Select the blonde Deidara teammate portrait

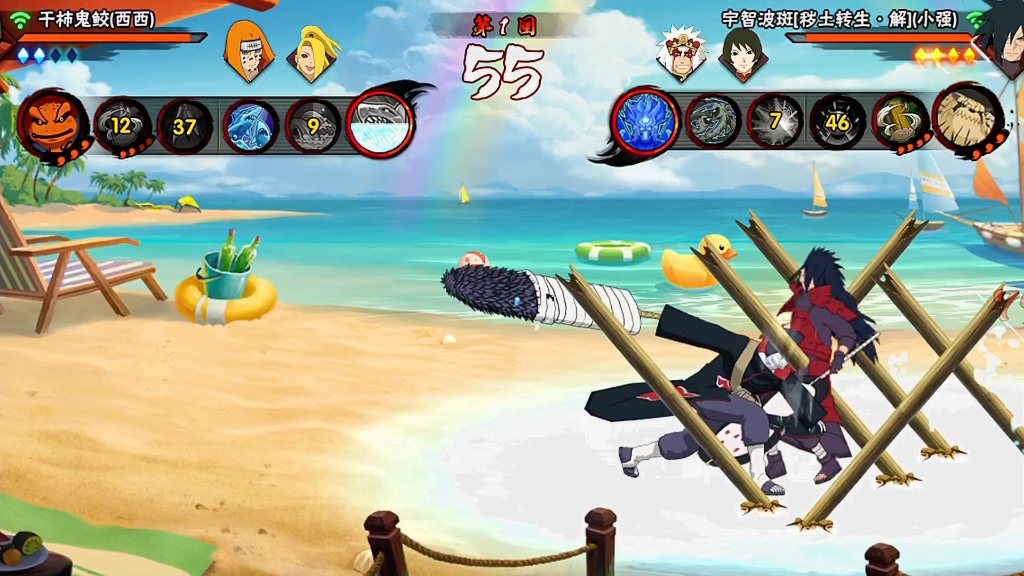312,52
